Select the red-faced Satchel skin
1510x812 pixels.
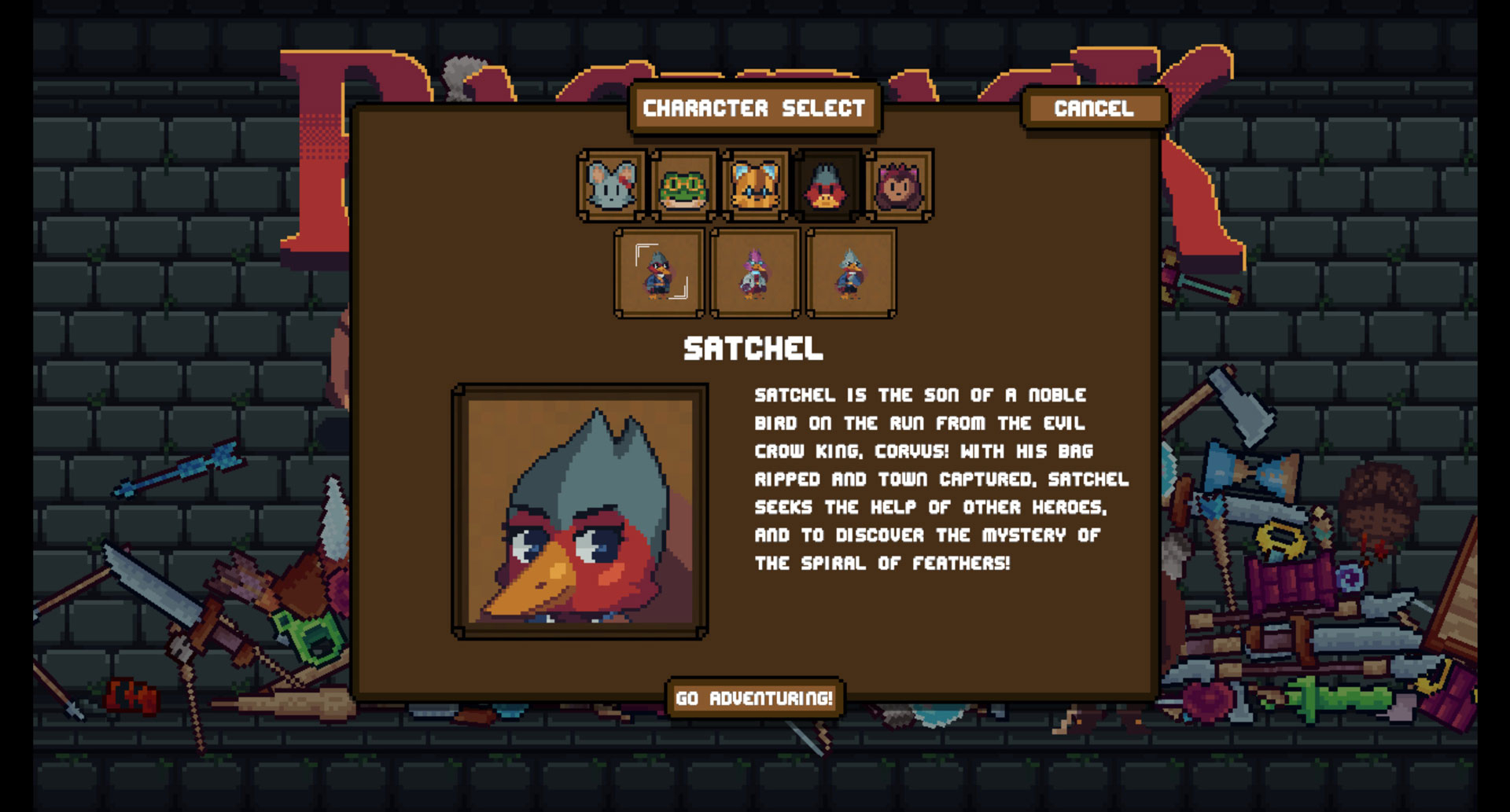[659, 273]
